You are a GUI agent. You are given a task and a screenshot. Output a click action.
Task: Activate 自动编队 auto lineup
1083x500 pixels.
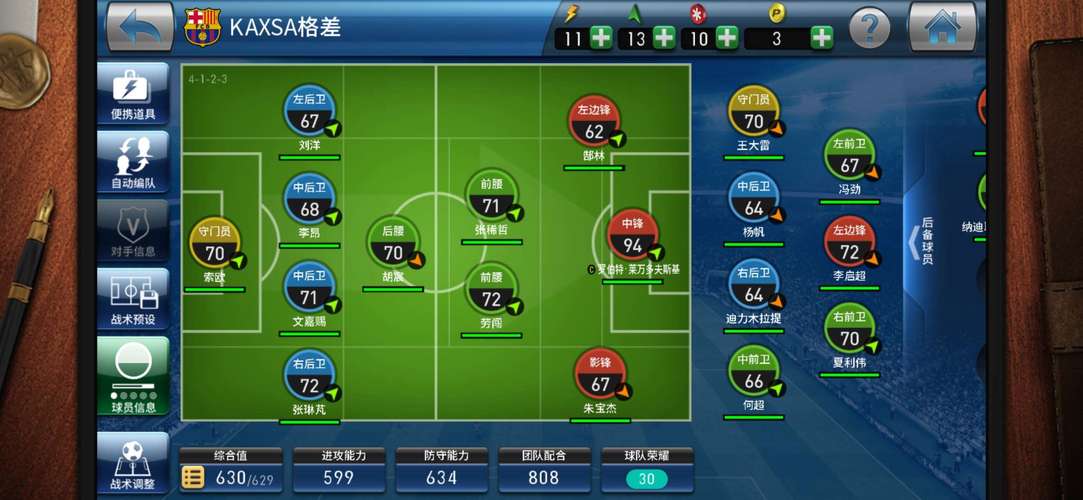click(x=133, y=162)
